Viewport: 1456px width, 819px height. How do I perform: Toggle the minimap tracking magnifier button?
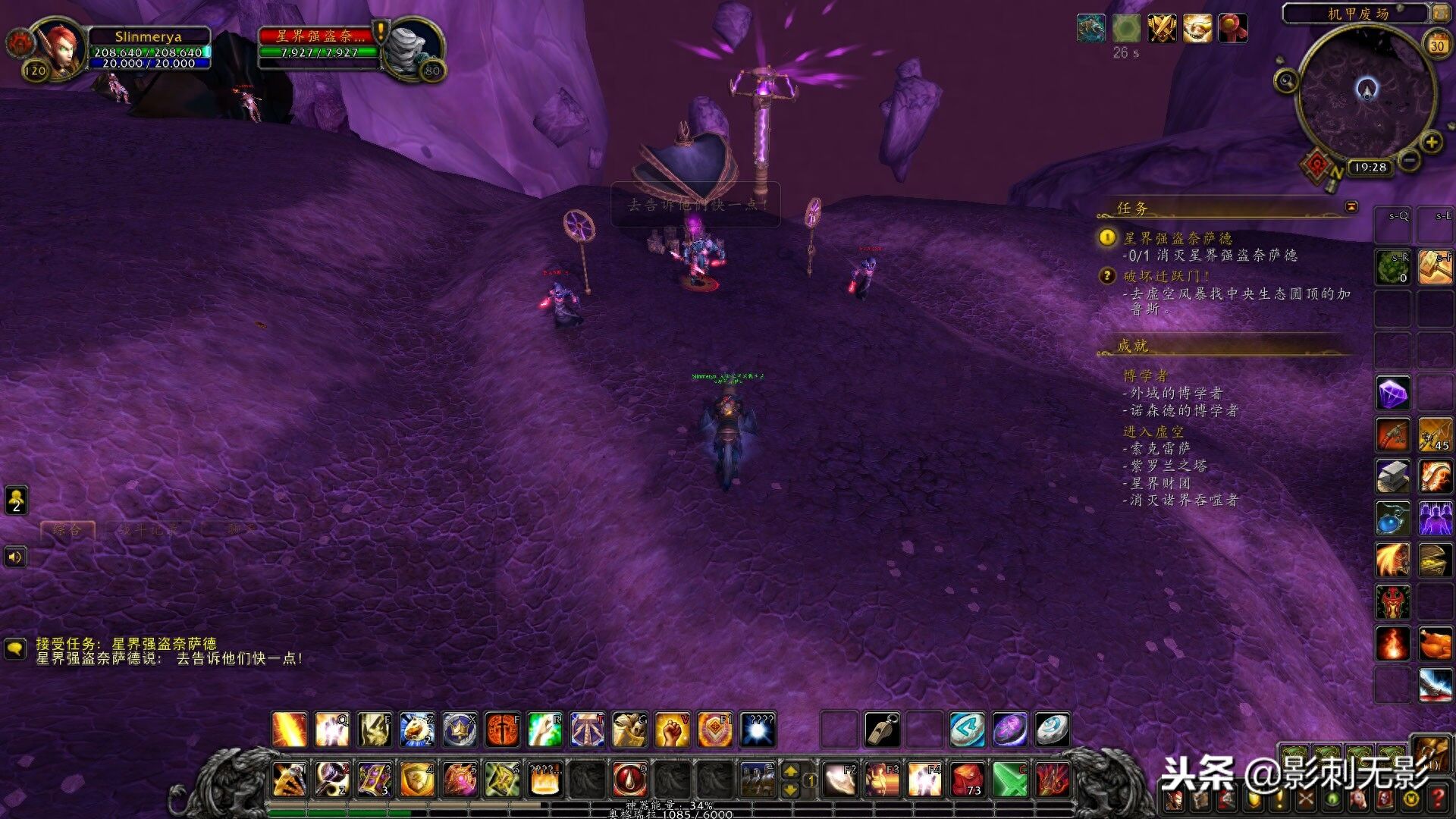(1286, 80)
